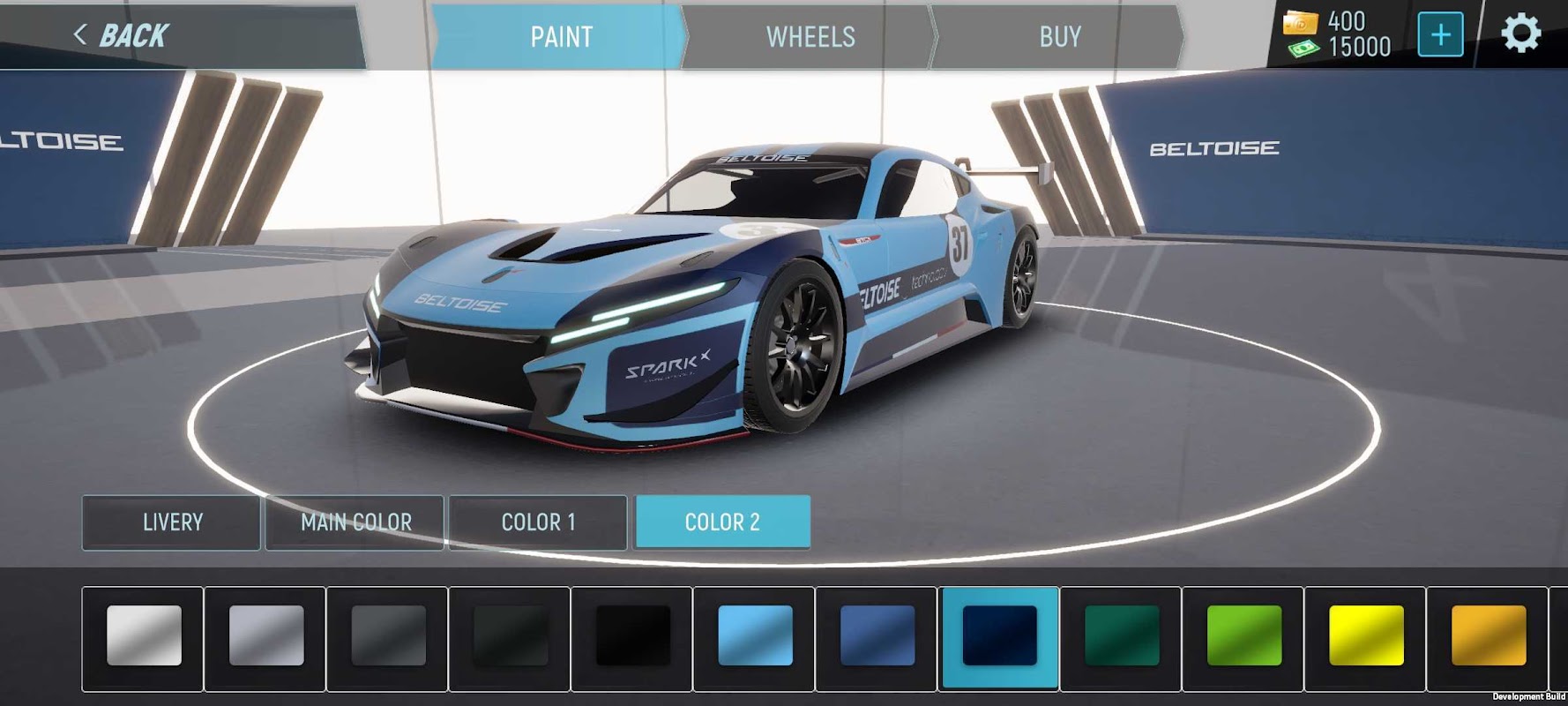Activate the COLOR 2 option

click(722, 522)
